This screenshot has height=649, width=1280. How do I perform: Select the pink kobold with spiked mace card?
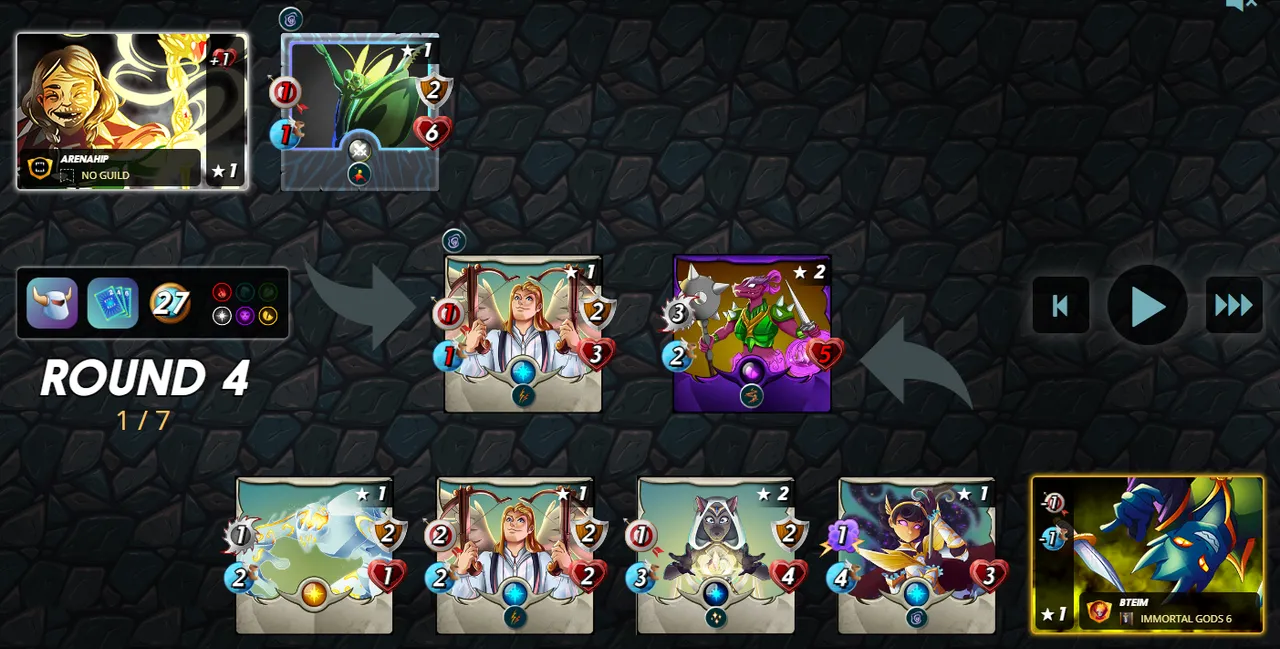click(x=752, y=333)
